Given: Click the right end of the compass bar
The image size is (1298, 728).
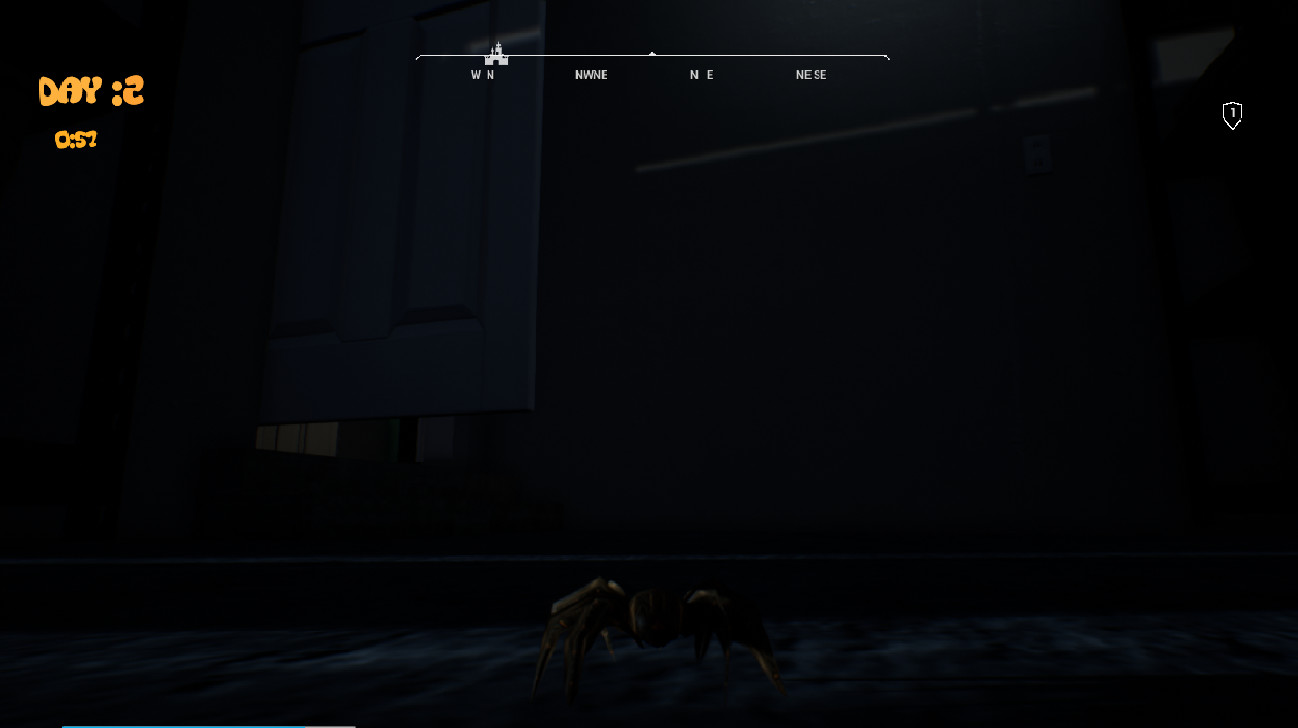Looking at the screenshot, I should (x=888, y=56).
